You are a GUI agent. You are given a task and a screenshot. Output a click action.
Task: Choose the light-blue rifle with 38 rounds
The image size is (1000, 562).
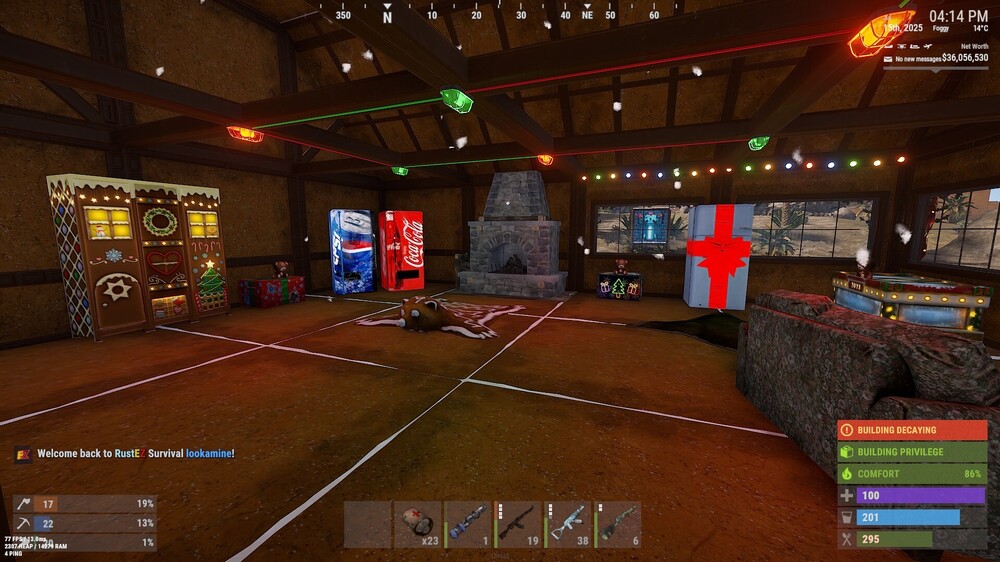[x=568, y=524]
